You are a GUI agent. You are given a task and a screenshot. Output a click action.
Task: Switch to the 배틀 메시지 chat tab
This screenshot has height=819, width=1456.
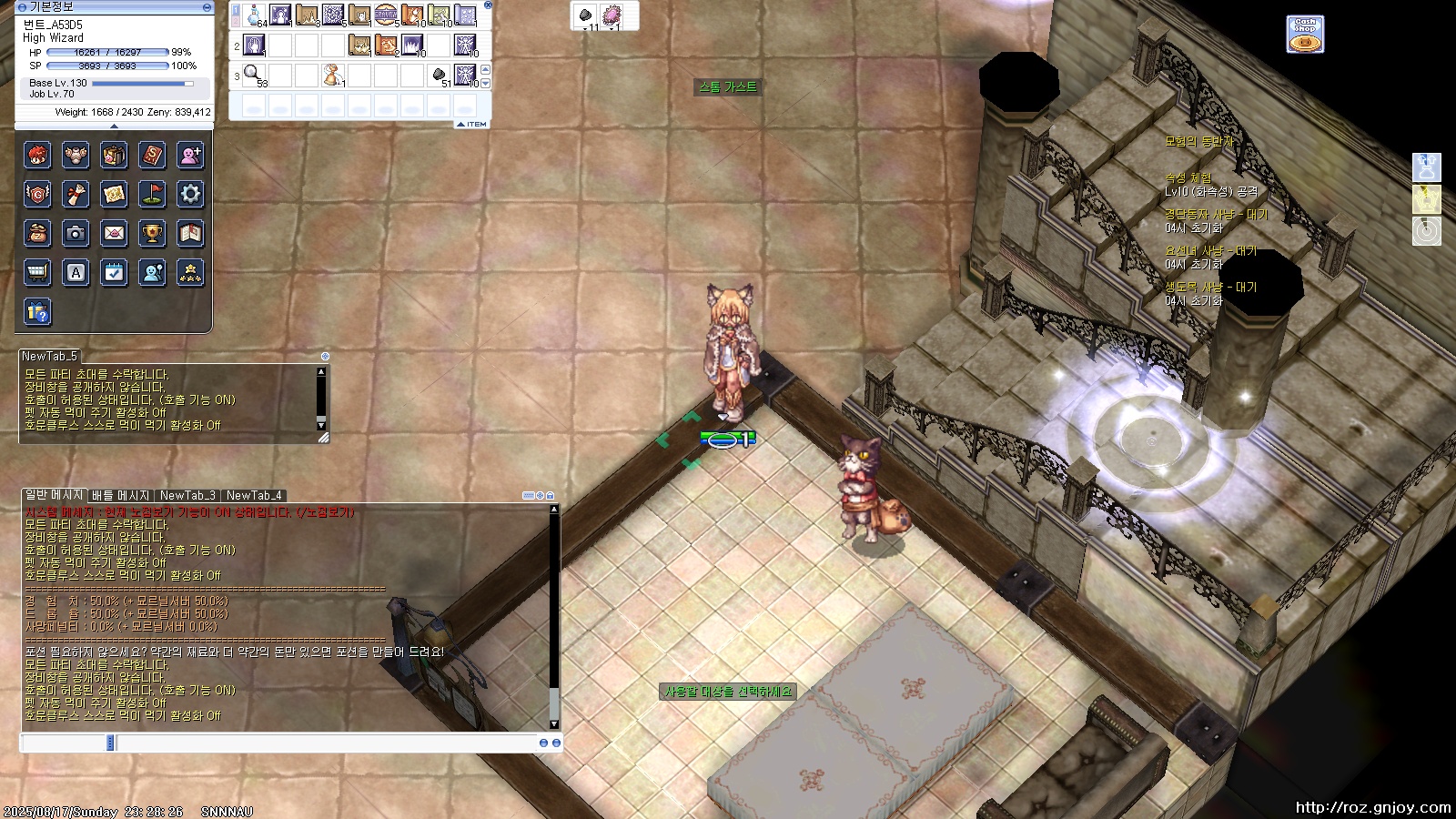pyautogui.click(x=121, y=496)
